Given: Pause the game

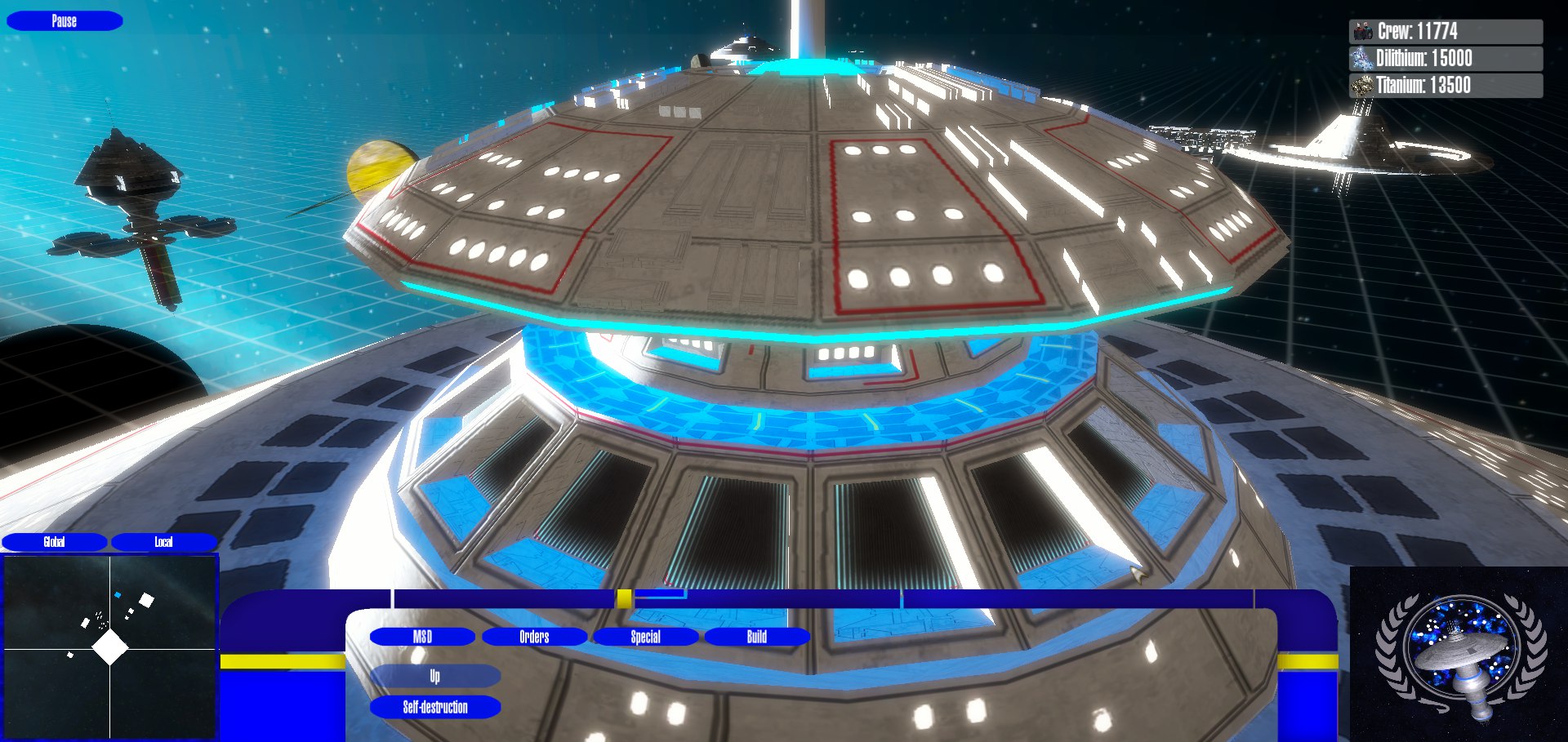Looking at the screenshot, I should point(65,21).
